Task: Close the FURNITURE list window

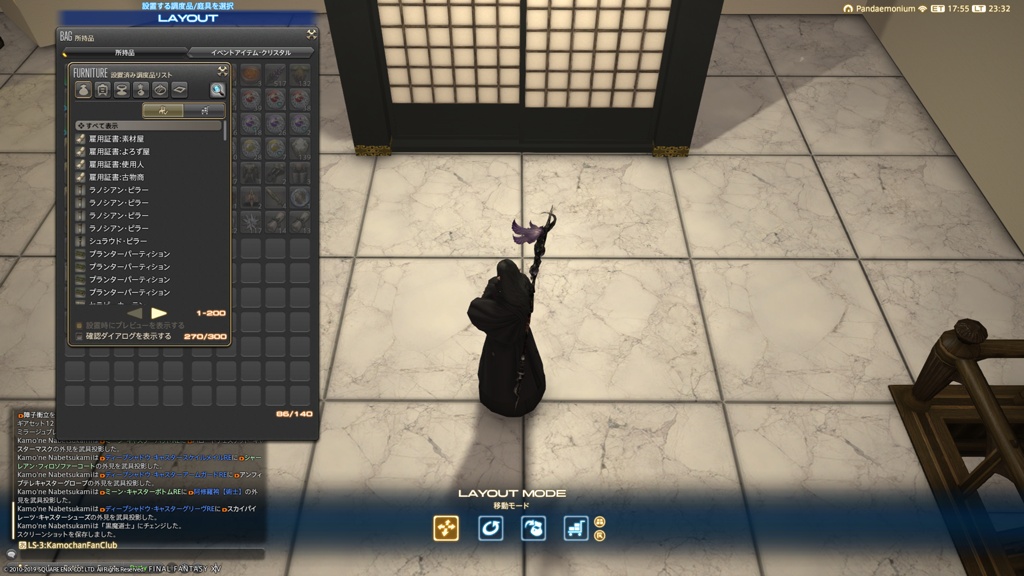Action: (222, 72)
